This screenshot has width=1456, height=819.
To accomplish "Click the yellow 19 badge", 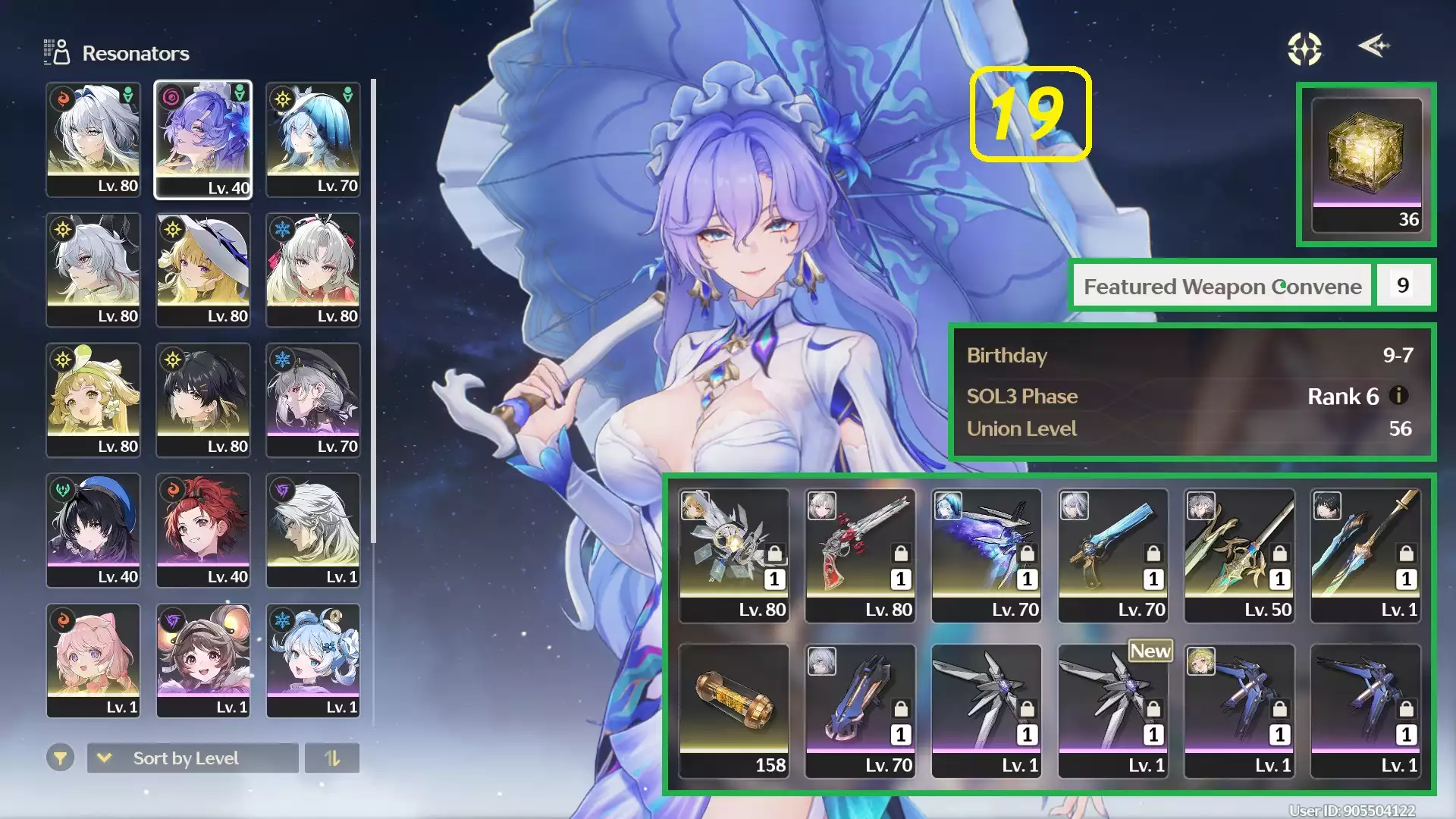I will 1031,115.
